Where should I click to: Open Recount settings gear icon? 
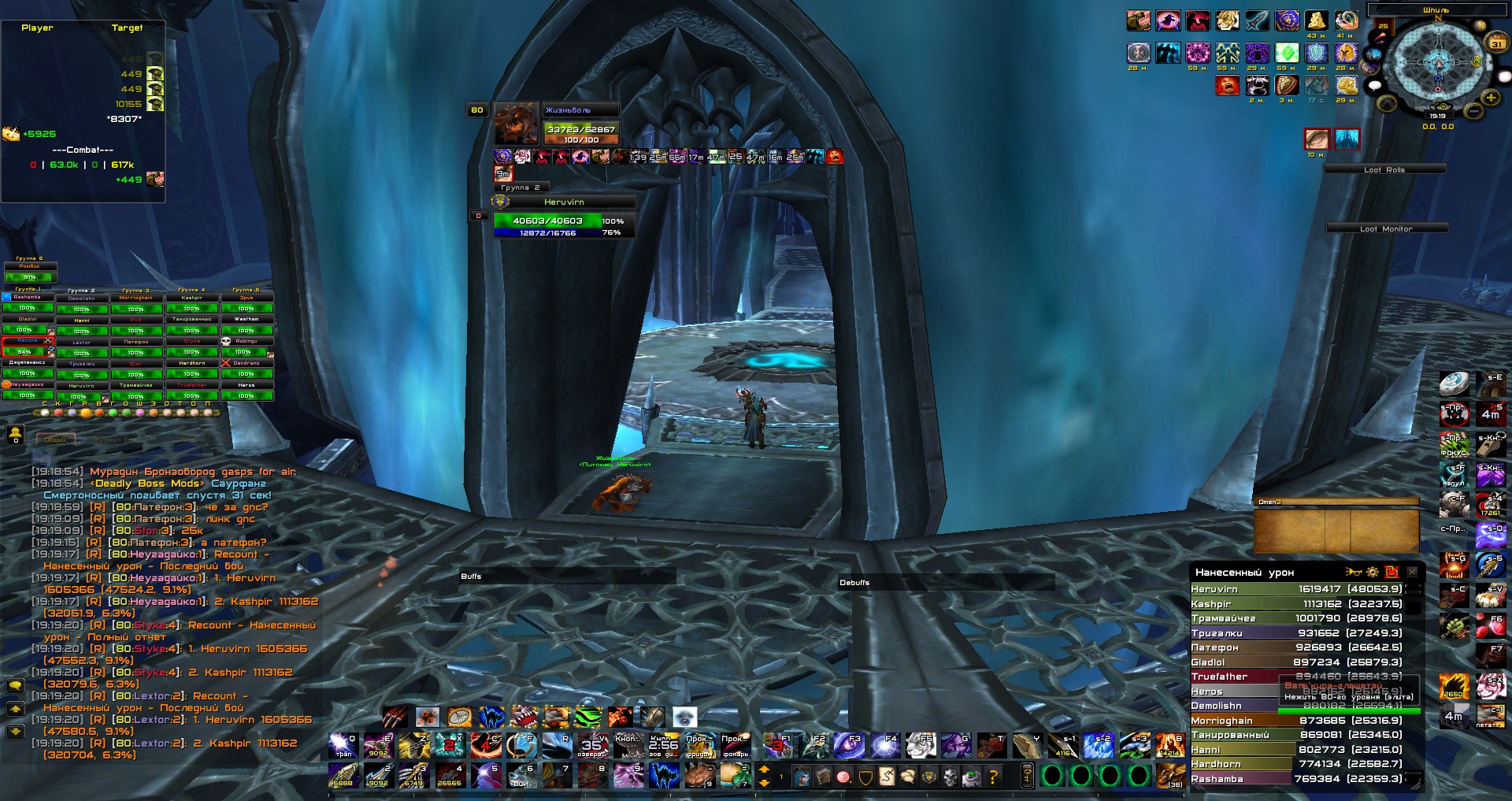tap(1373, 573)
